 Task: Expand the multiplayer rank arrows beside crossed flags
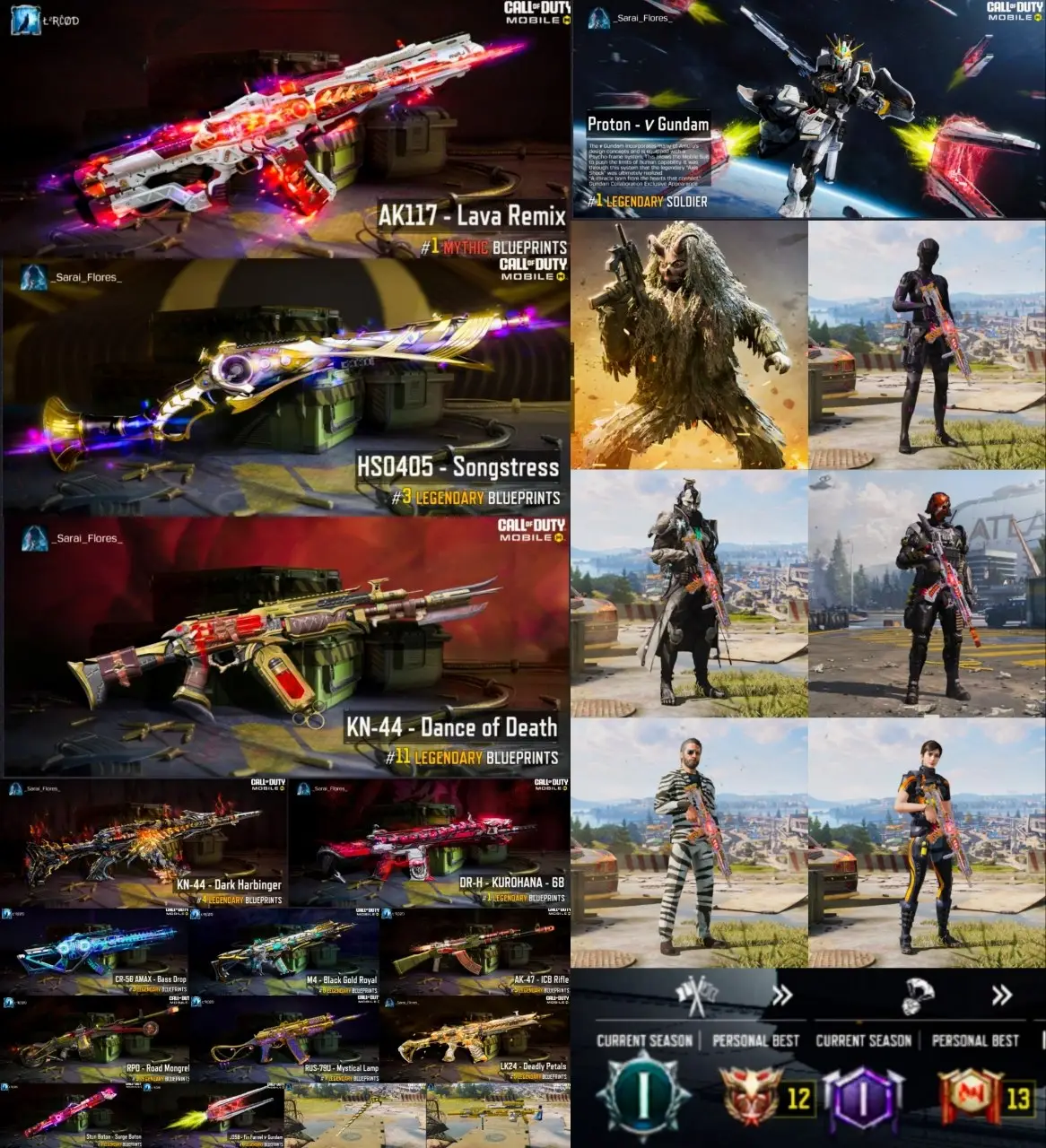(782, 995)
